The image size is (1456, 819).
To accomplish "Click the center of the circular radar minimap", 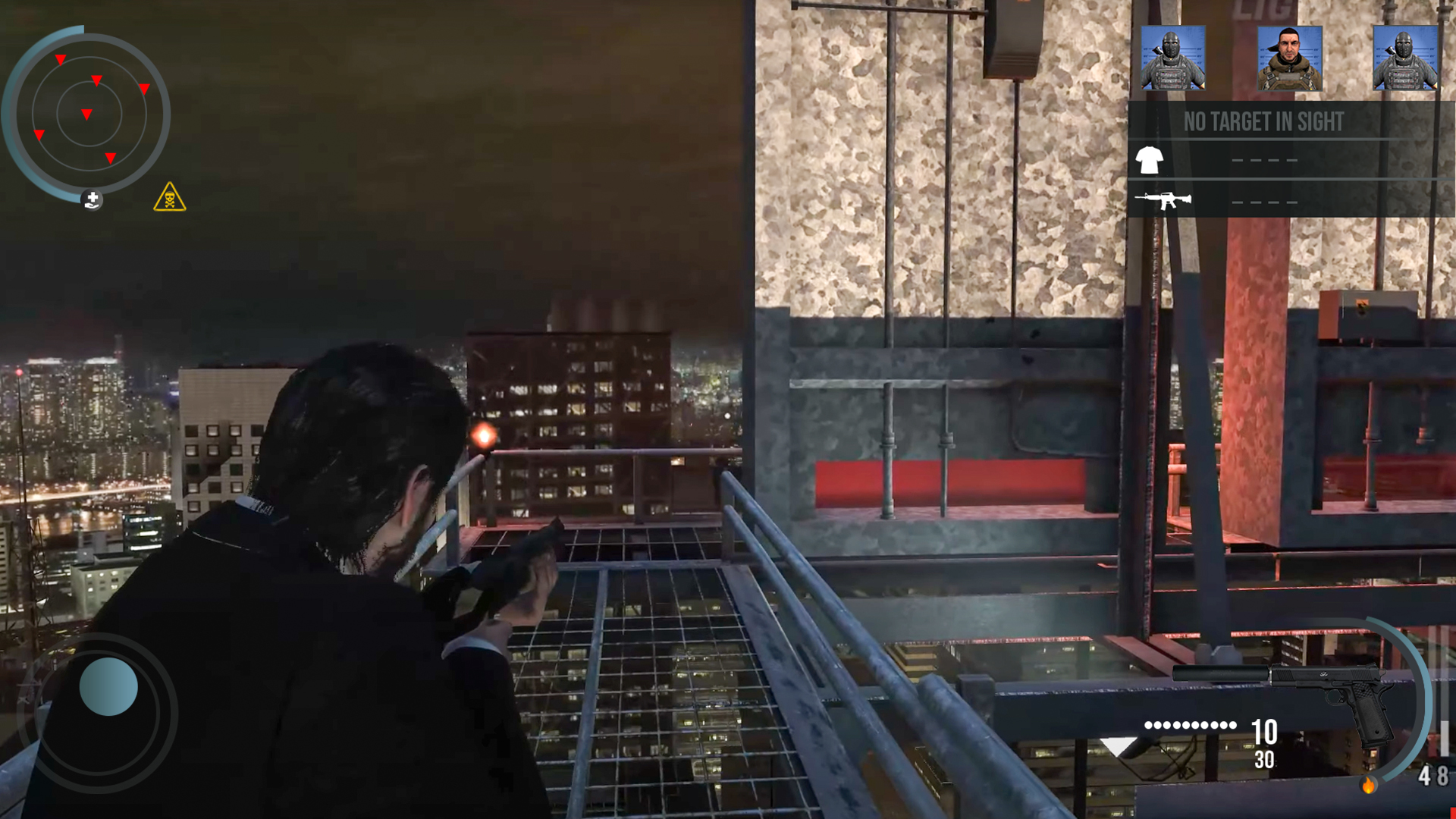I will 89,114.
